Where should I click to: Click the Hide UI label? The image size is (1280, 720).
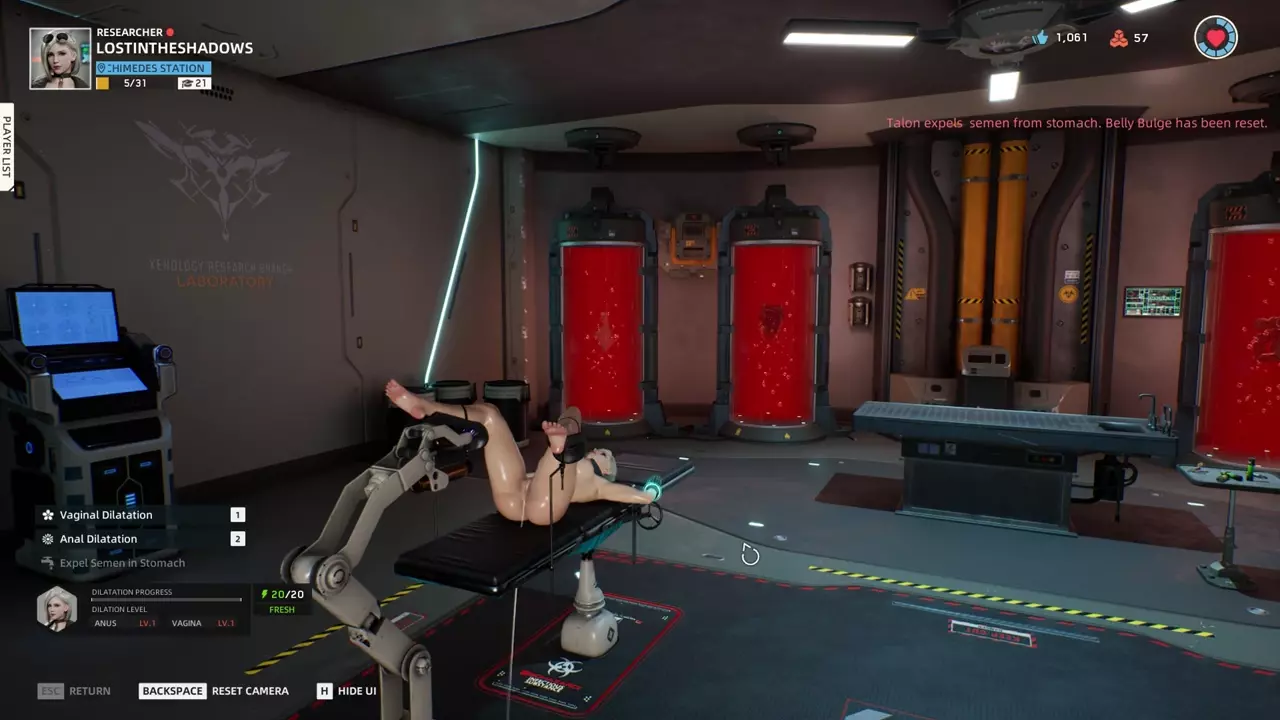tap(357, 691)
